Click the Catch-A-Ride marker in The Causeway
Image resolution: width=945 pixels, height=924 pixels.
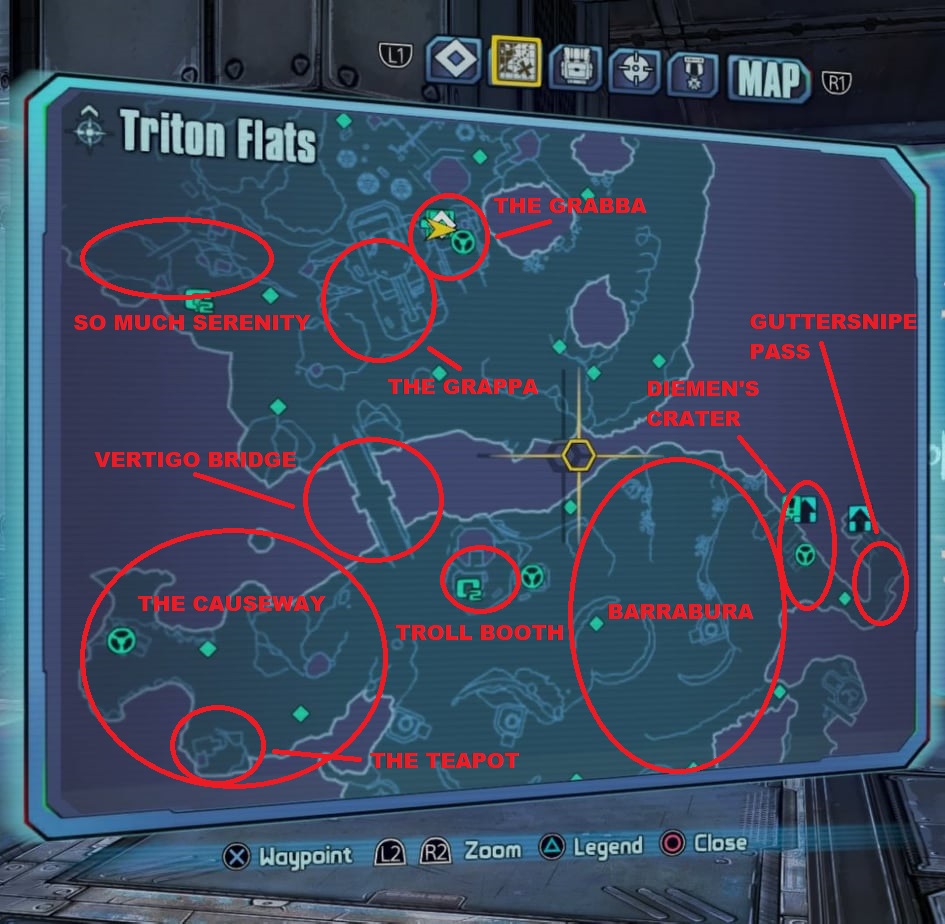[x=122, y=639]
